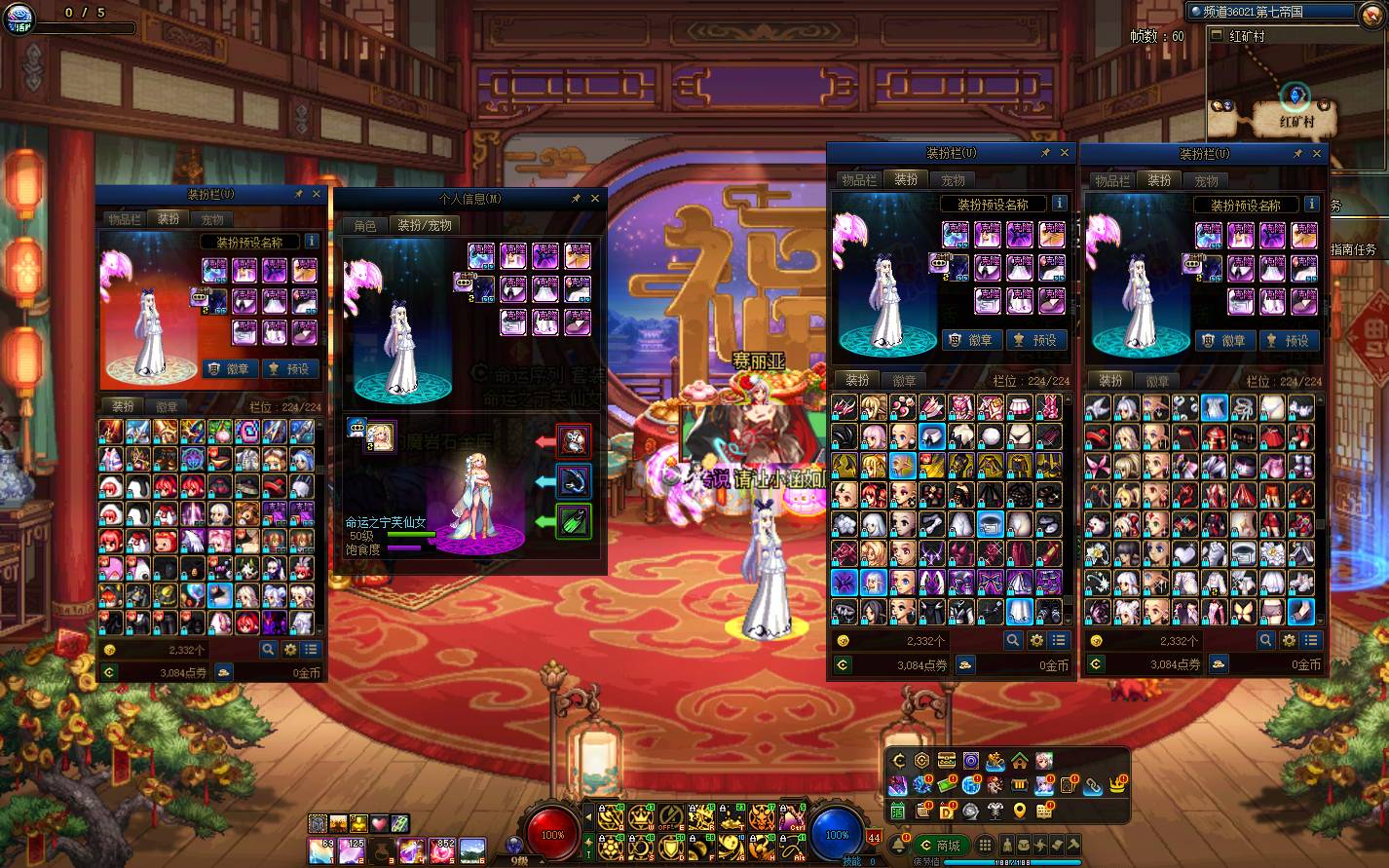Close the 个人信息 character info window
Screen dimensions: 1389x868
595,198
